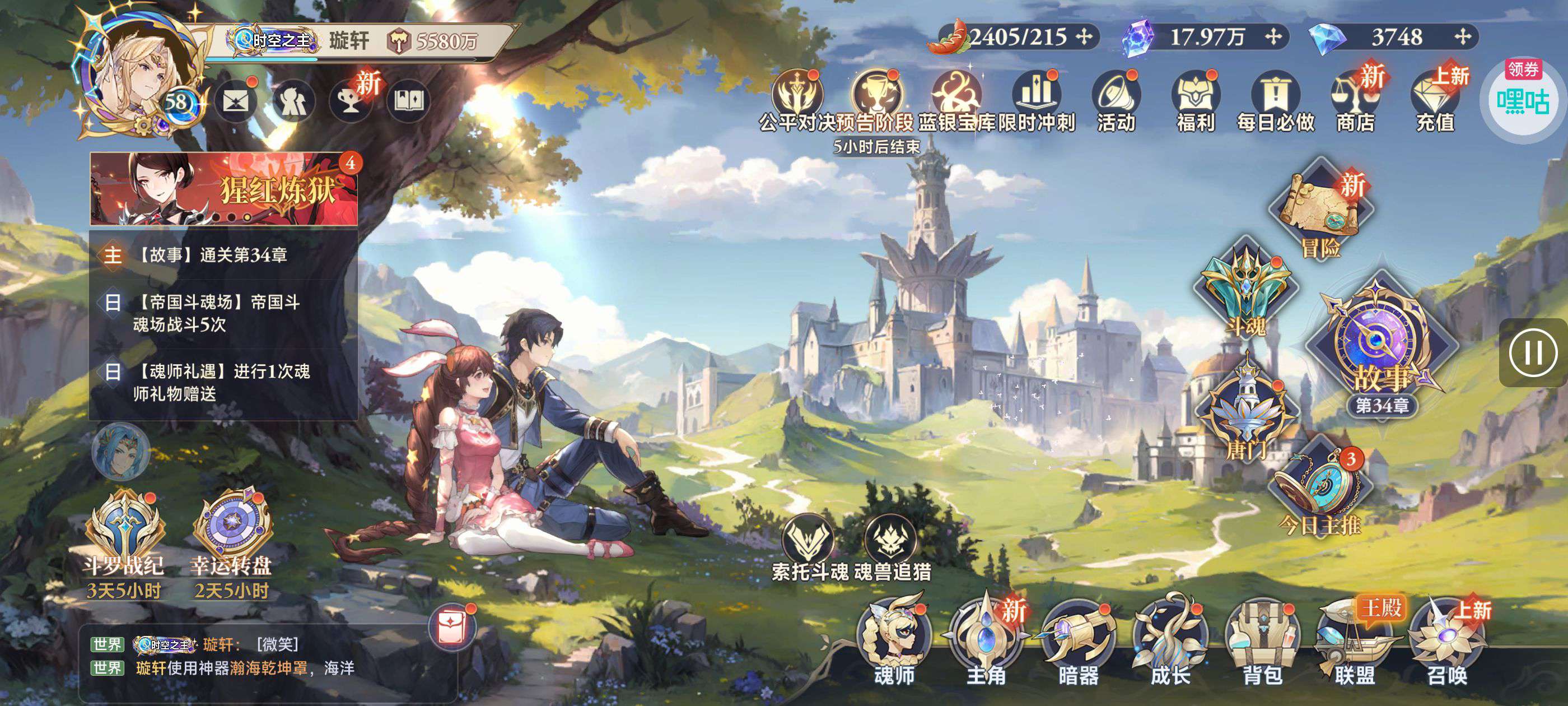Open the 魂师 soul master menu

[894, 640]
